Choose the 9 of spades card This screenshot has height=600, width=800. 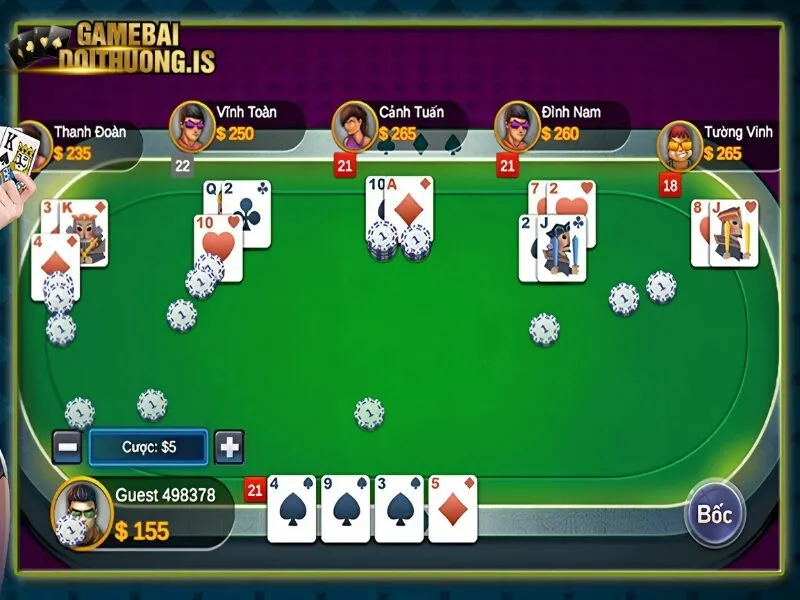(345, 508)
